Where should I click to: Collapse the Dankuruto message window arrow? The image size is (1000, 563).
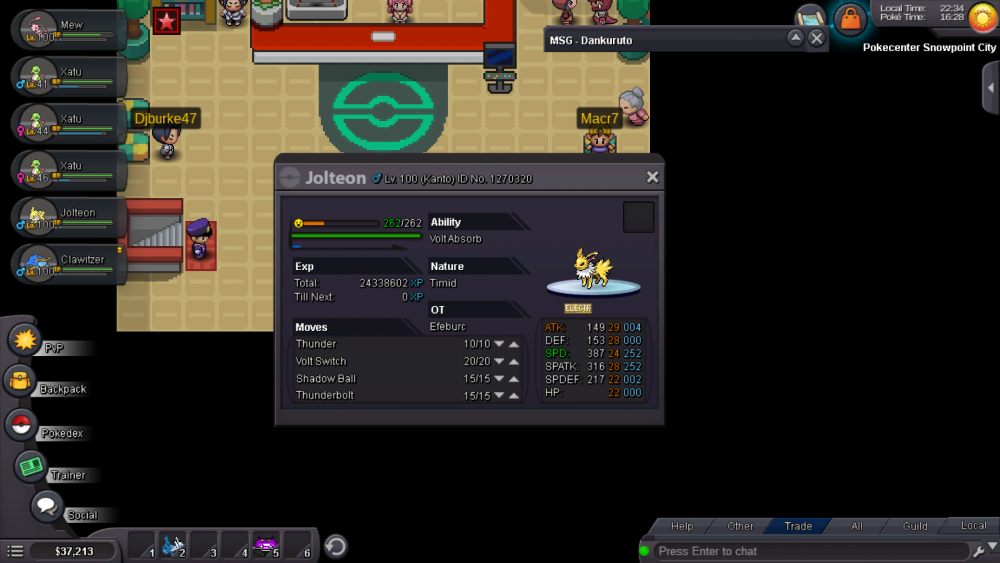[795, 38]
